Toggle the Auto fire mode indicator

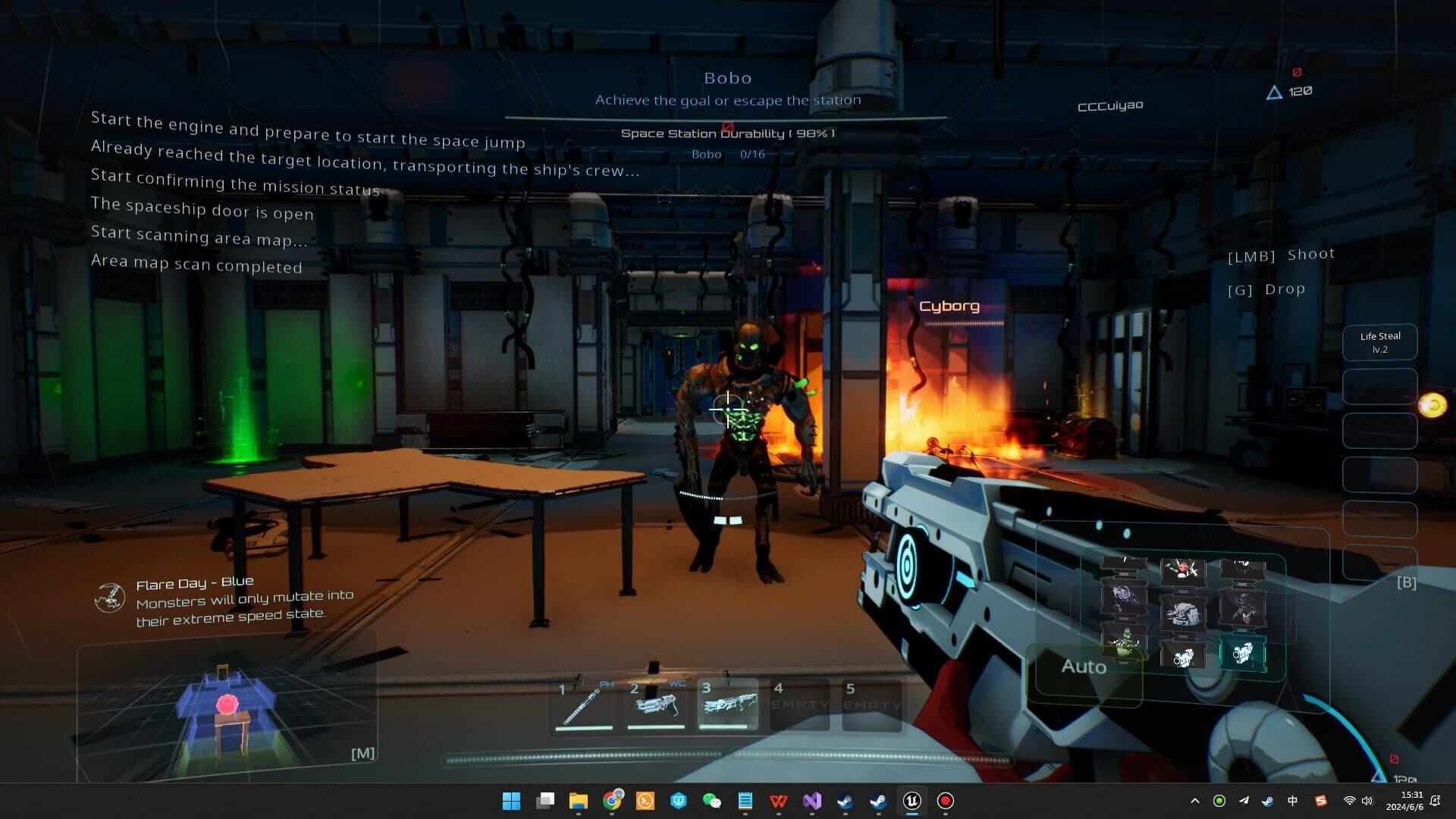tap(1084, 667)
